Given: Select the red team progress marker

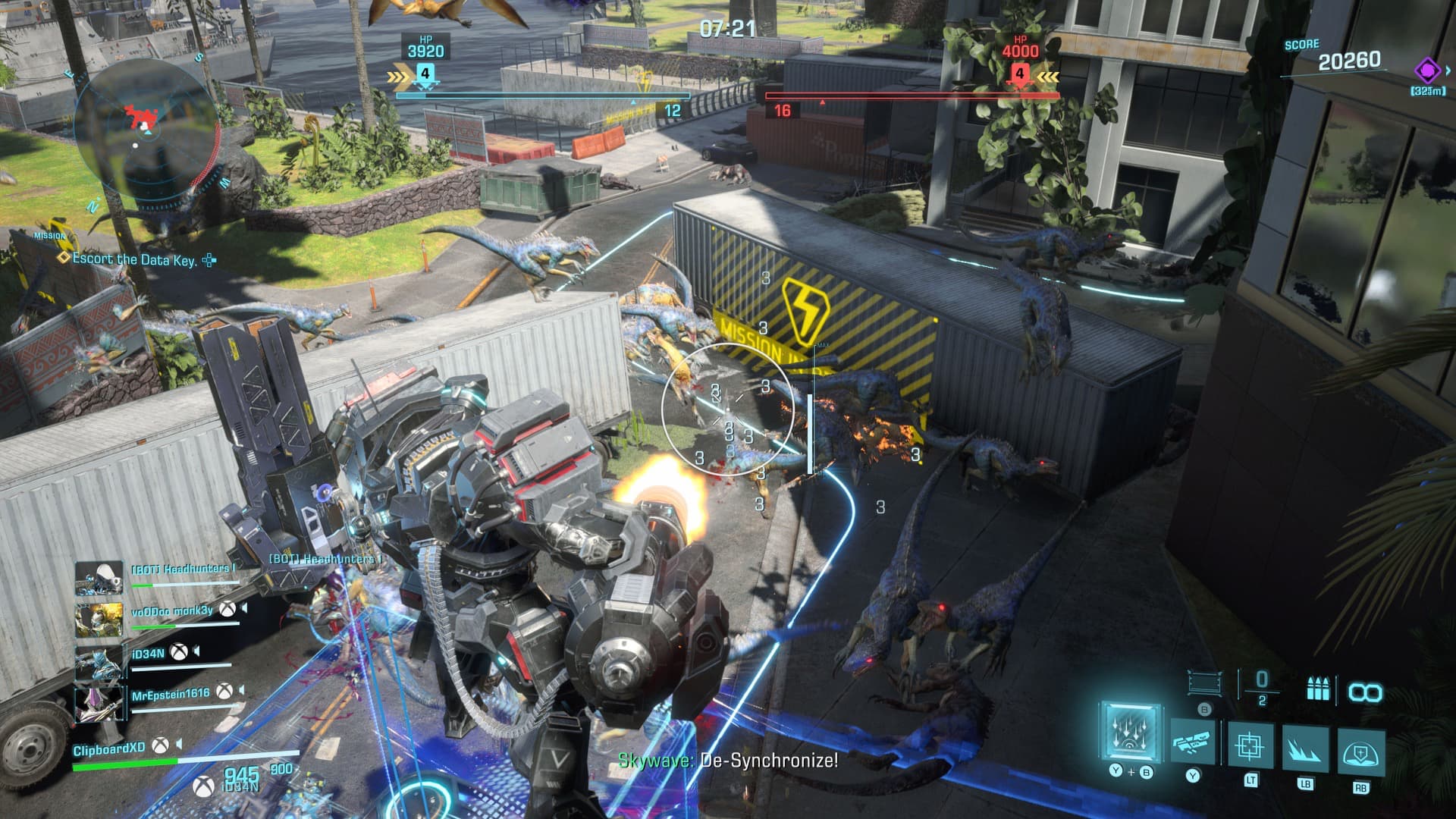Looking at the screenshot, I should click(x=1020, y=74).
